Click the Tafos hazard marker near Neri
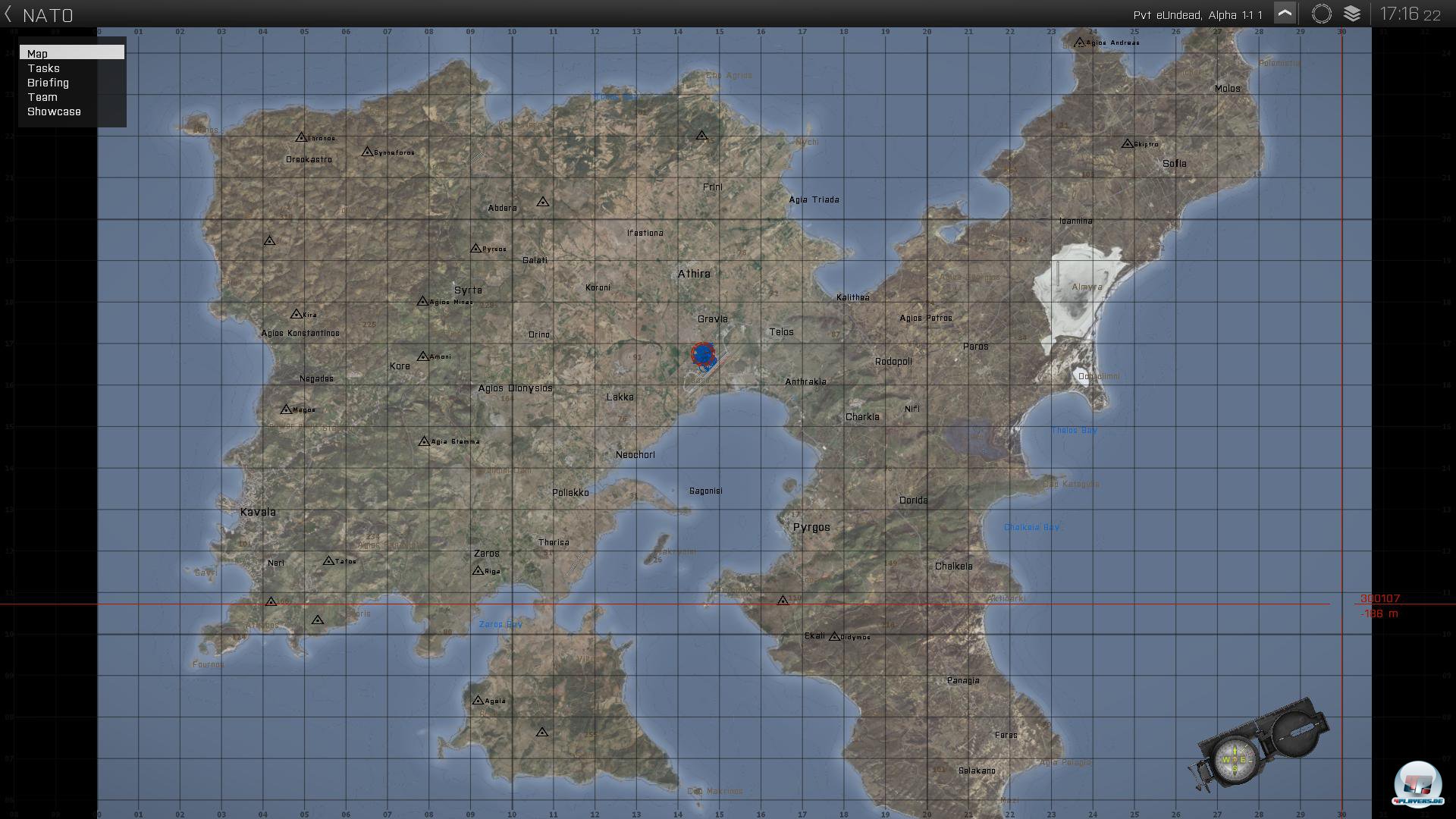1456x819 pixels. pyautogui.click(x=327, y=562)
